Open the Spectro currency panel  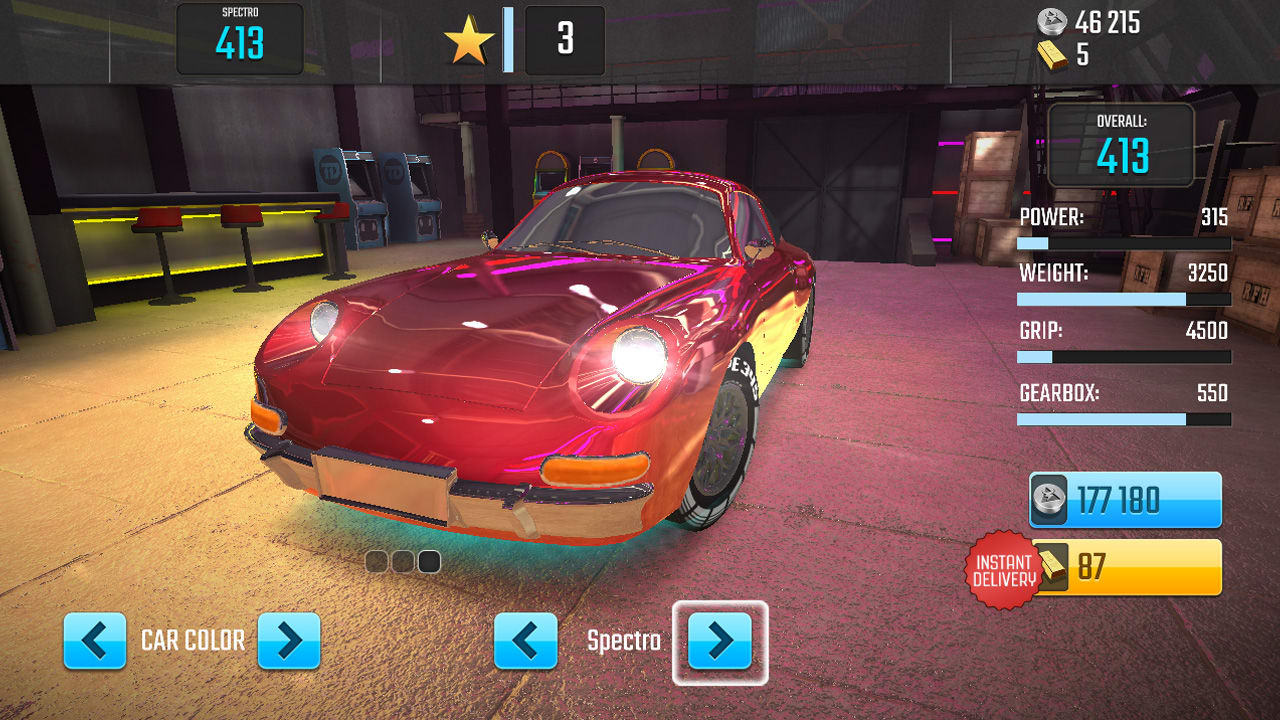point(240,40)
